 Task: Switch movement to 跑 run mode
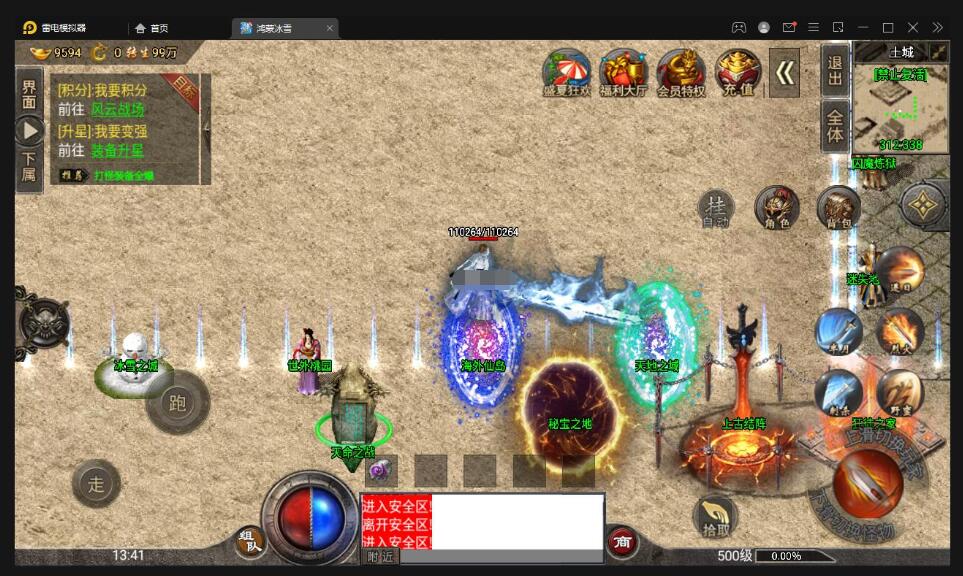tap(178, 403)
